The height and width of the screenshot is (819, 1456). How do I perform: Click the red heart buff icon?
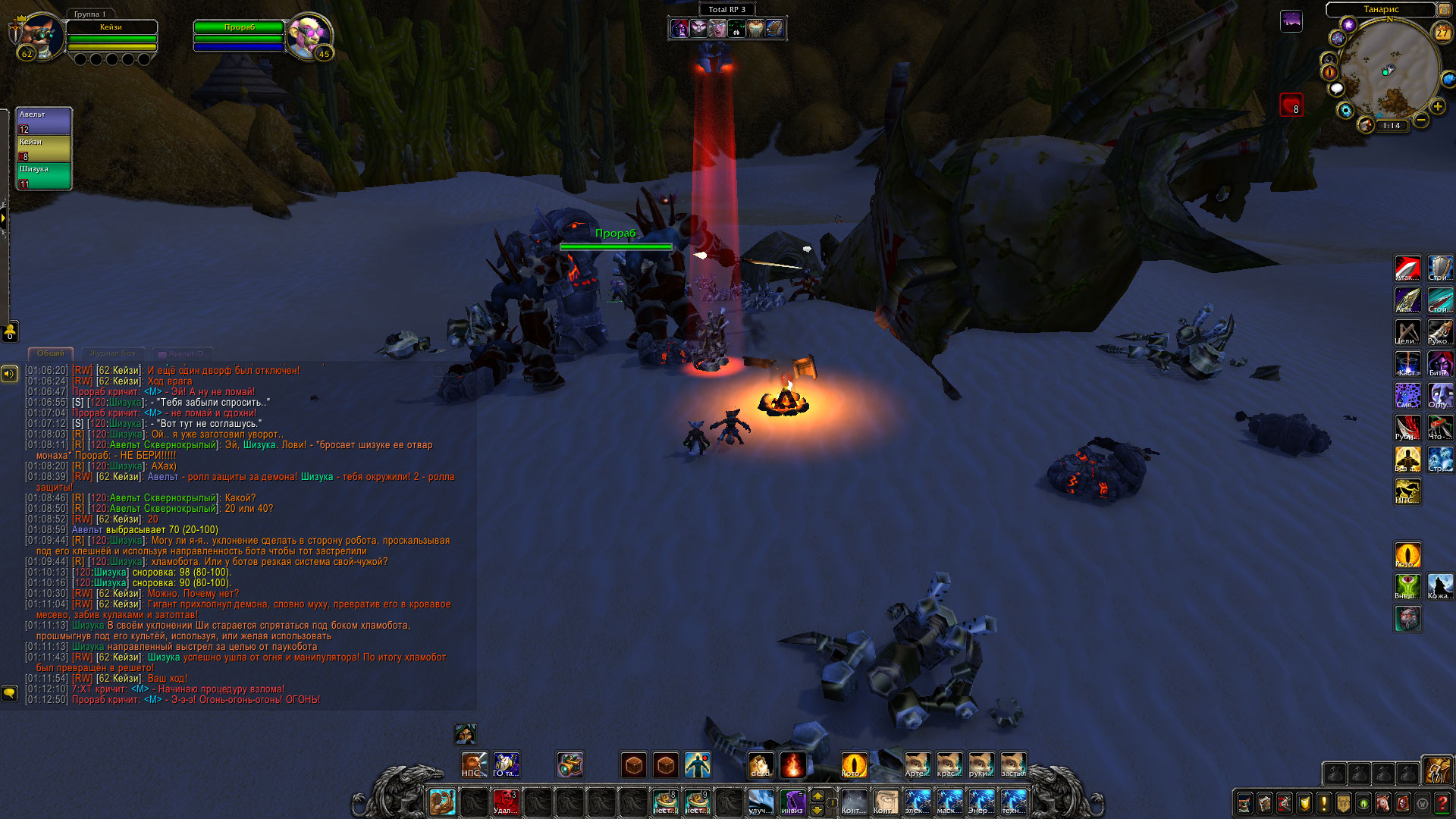pos(1291,105)
